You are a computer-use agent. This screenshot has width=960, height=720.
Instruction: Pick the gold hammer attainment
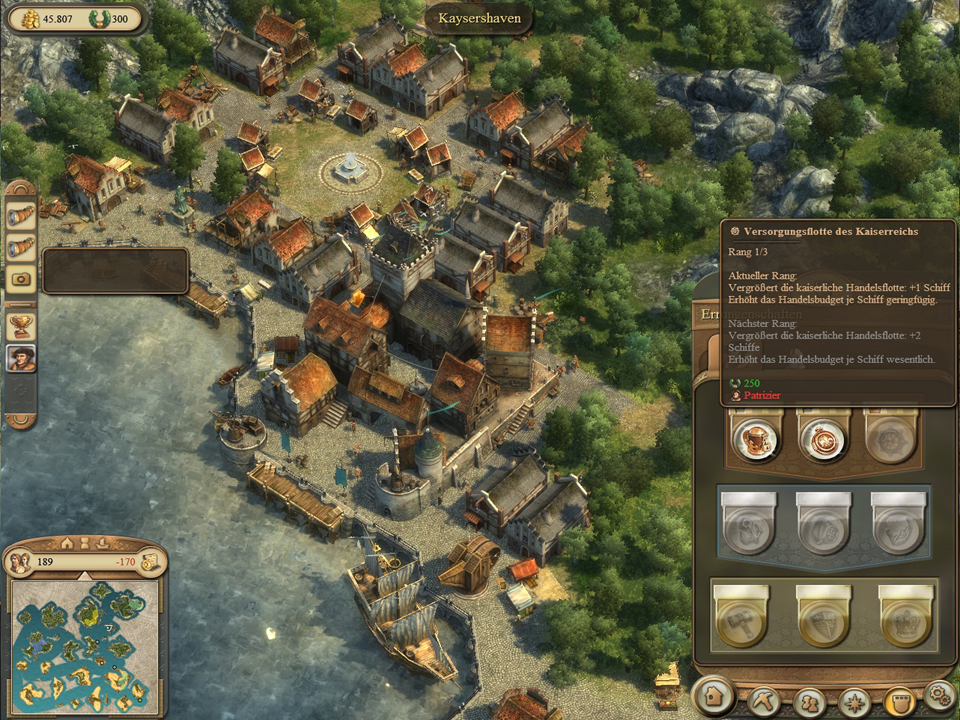coord(741,623)
